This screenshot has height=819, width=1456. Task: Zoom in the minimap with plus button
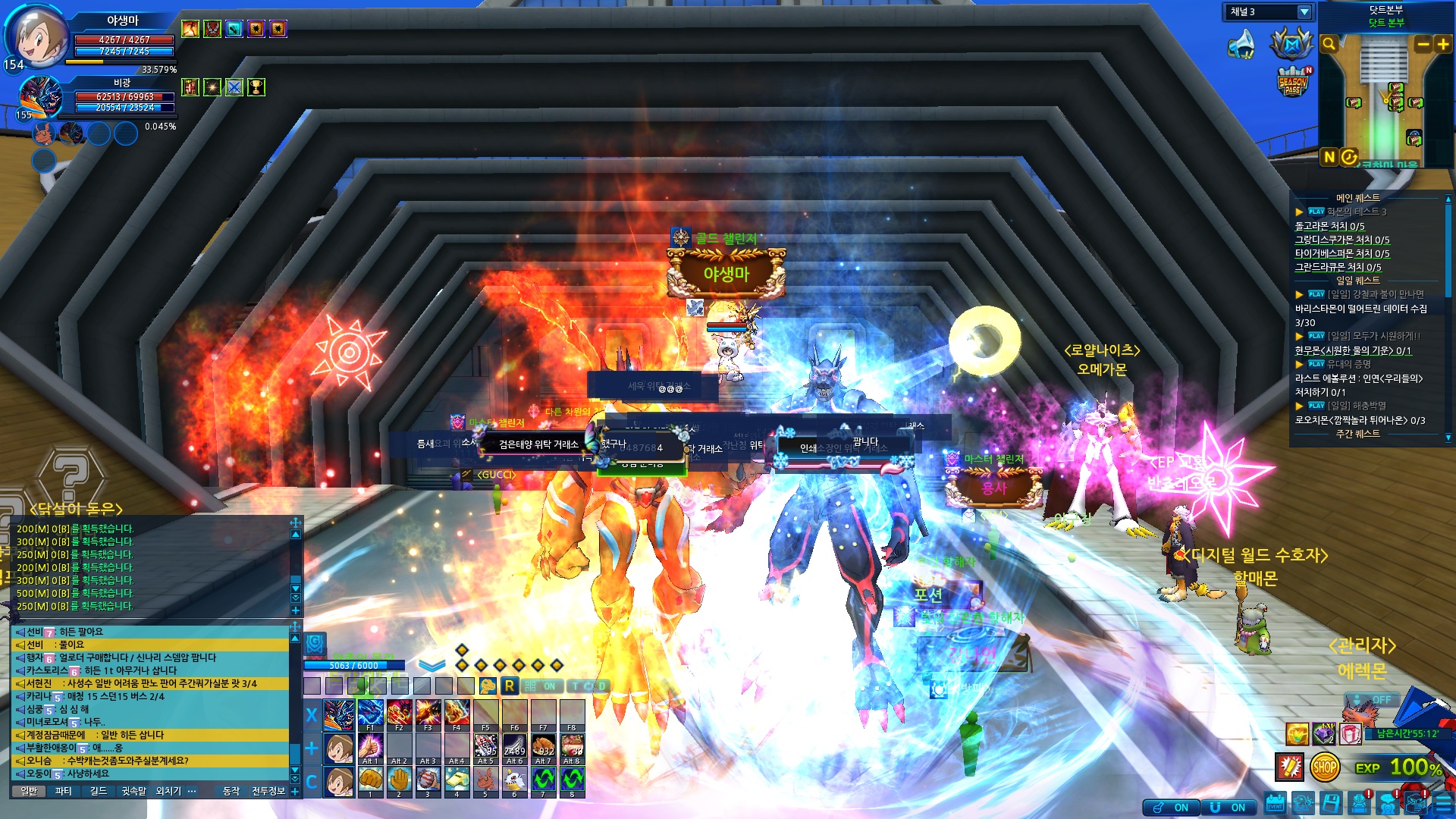coord(1443,45)
